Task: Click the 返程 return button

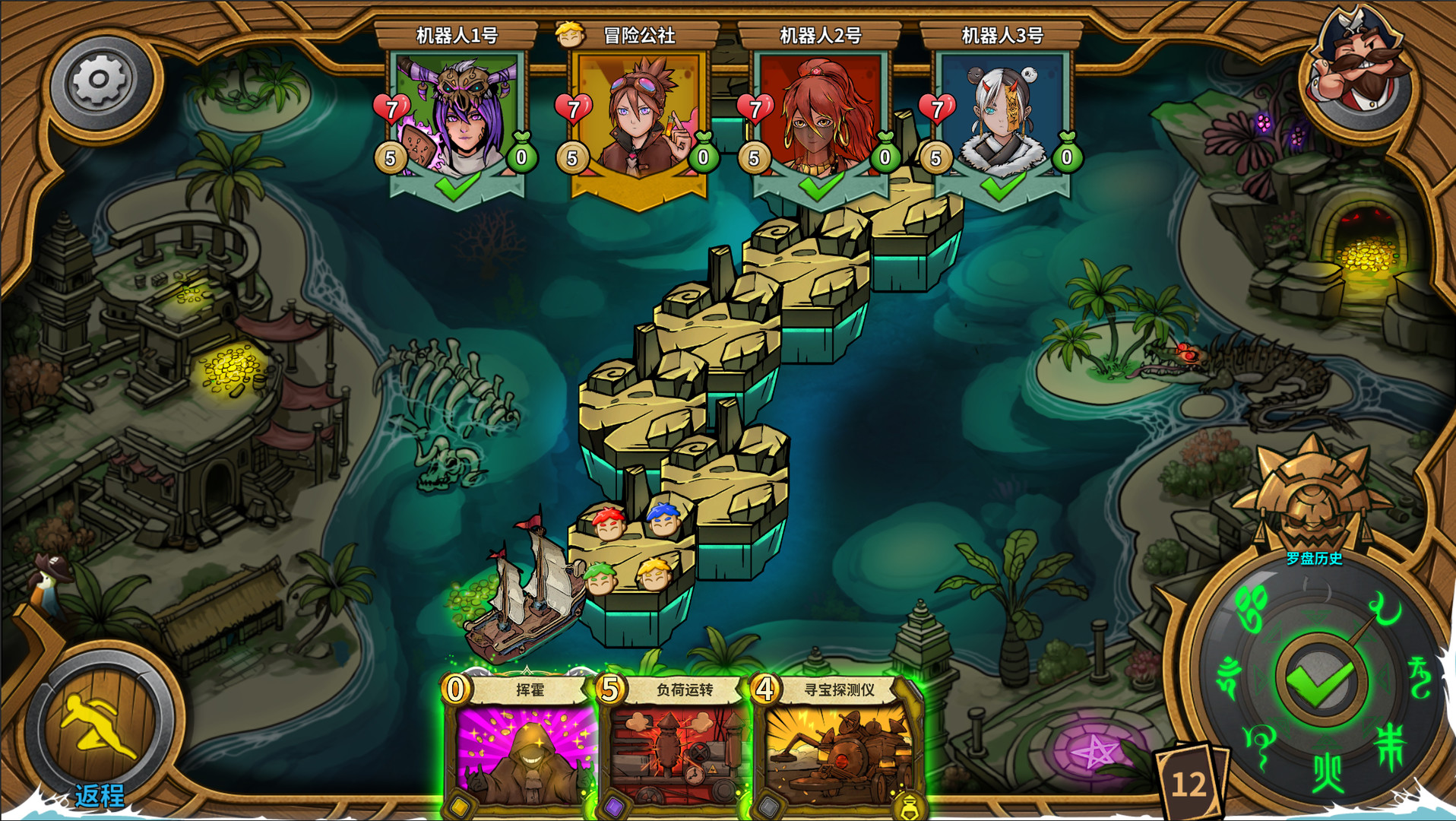Action: pyautogui.click(x=100, y=730)
